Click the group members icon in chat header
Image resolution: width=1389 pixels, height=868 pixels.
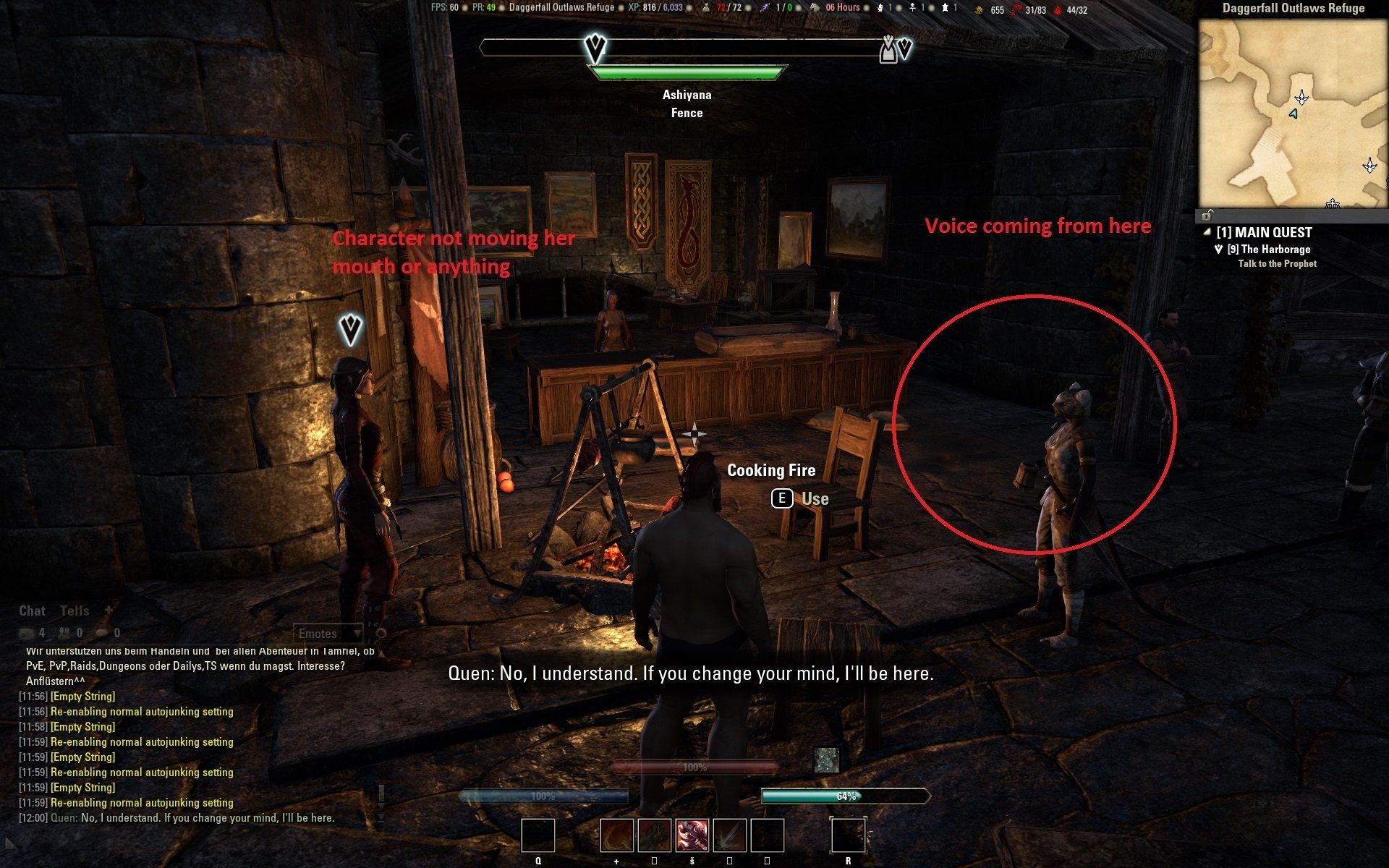pos(64,632)
